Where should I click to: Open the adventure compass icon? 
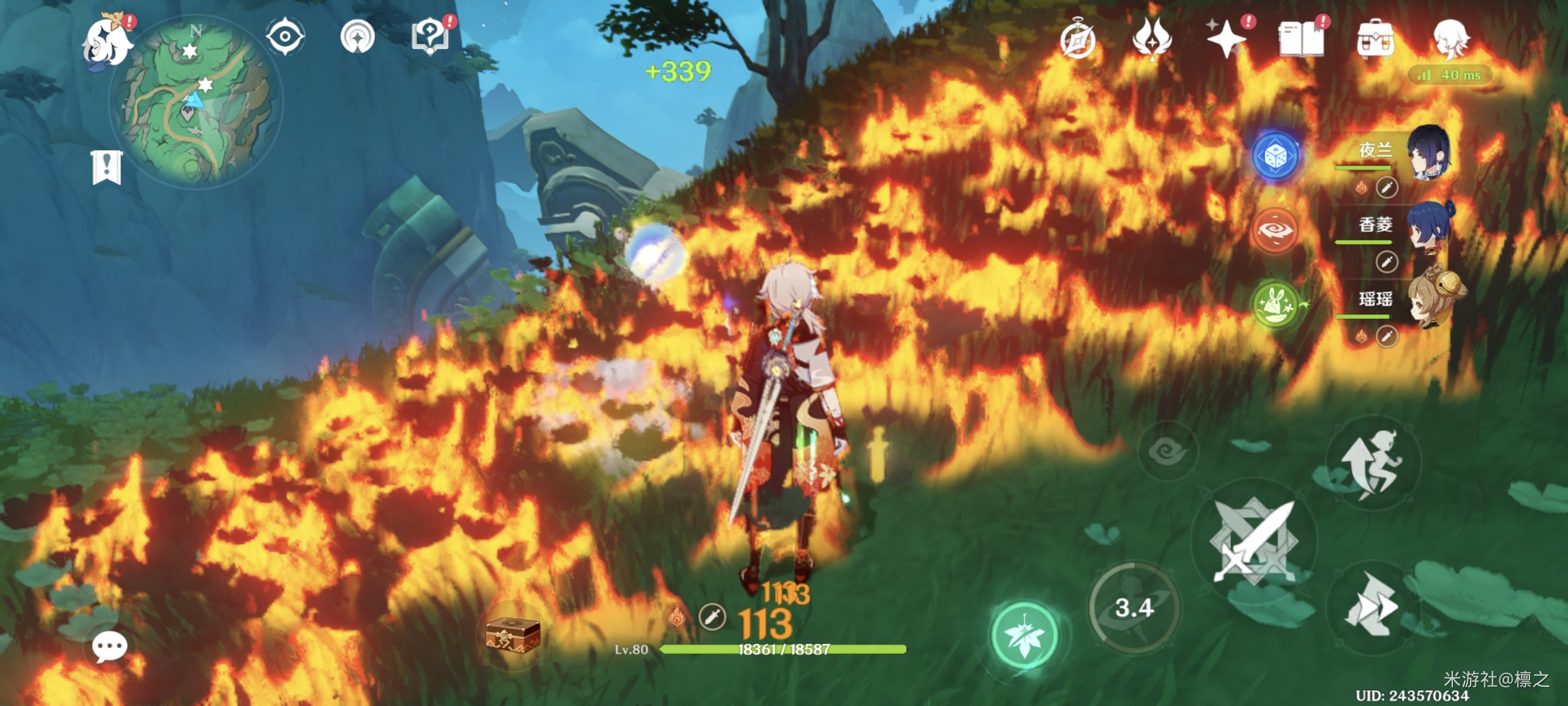coord(1077,41)
